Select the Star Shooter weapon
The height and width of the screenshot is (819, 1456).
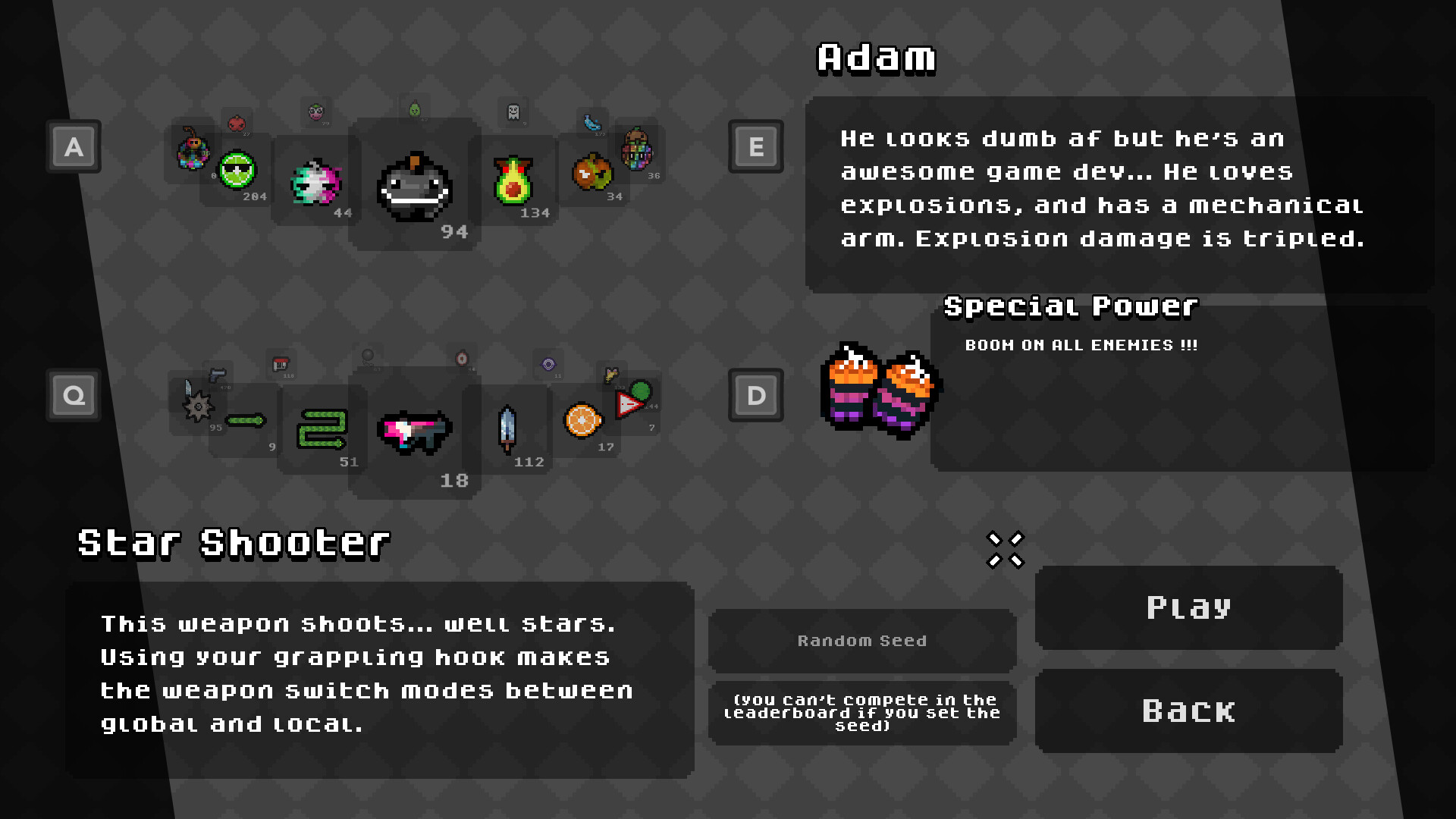pyautogui.click(x=413, y=431)
